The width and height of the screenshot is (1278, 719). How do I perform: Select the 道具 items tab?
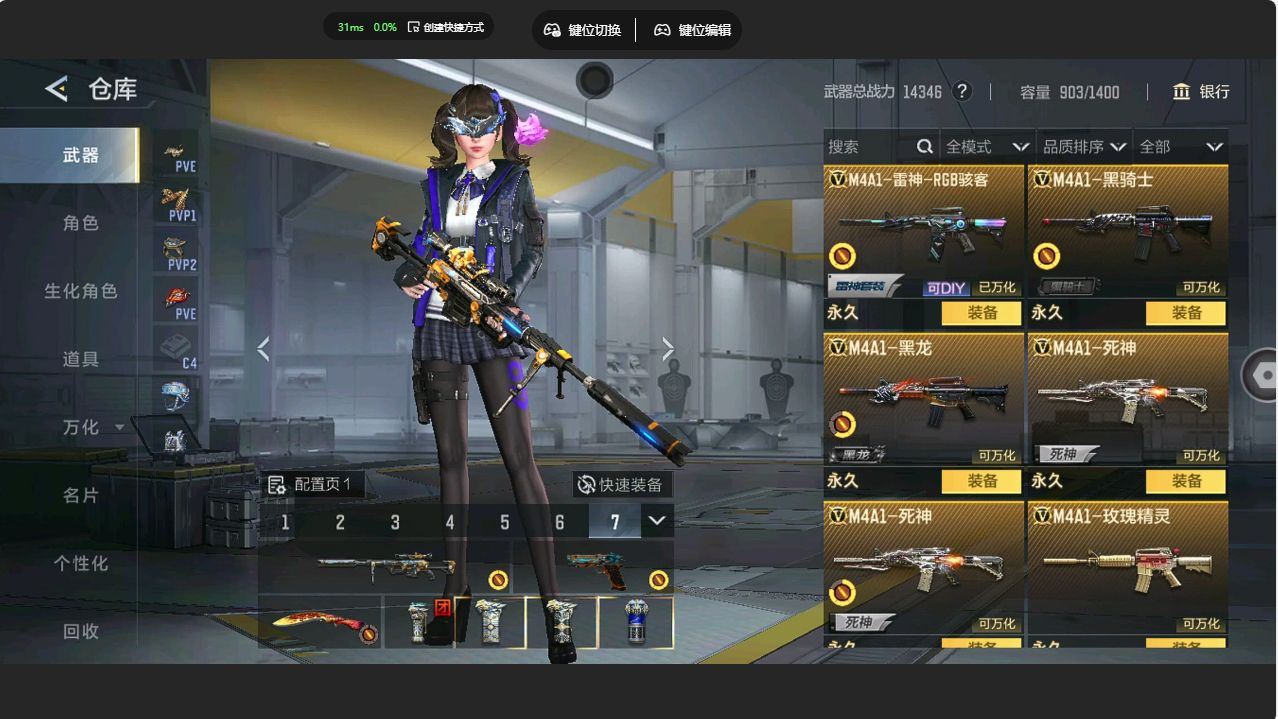pos(80,359)
